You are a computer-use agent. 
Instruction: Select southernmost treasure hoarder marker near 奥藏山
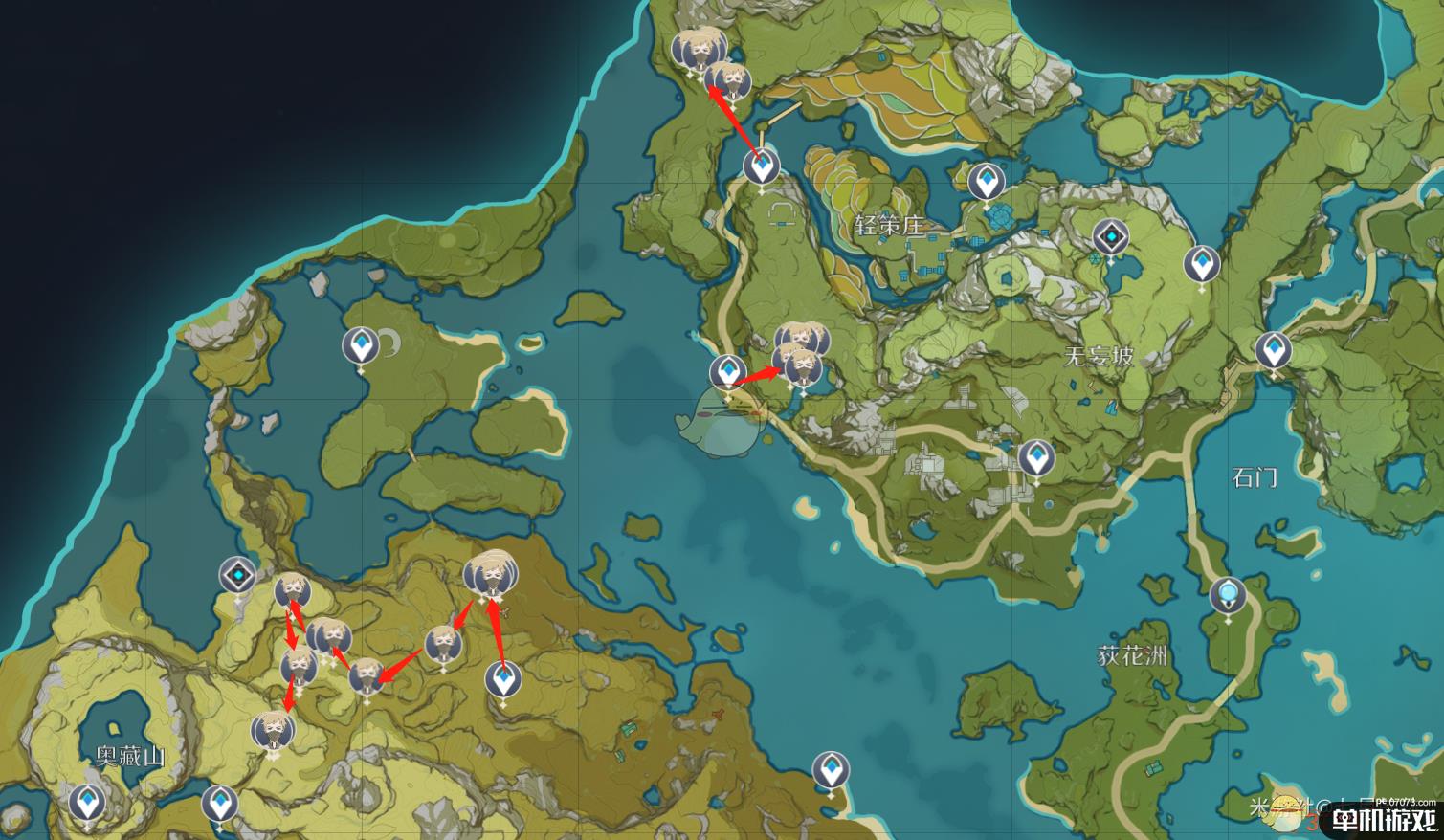point(273,732)
